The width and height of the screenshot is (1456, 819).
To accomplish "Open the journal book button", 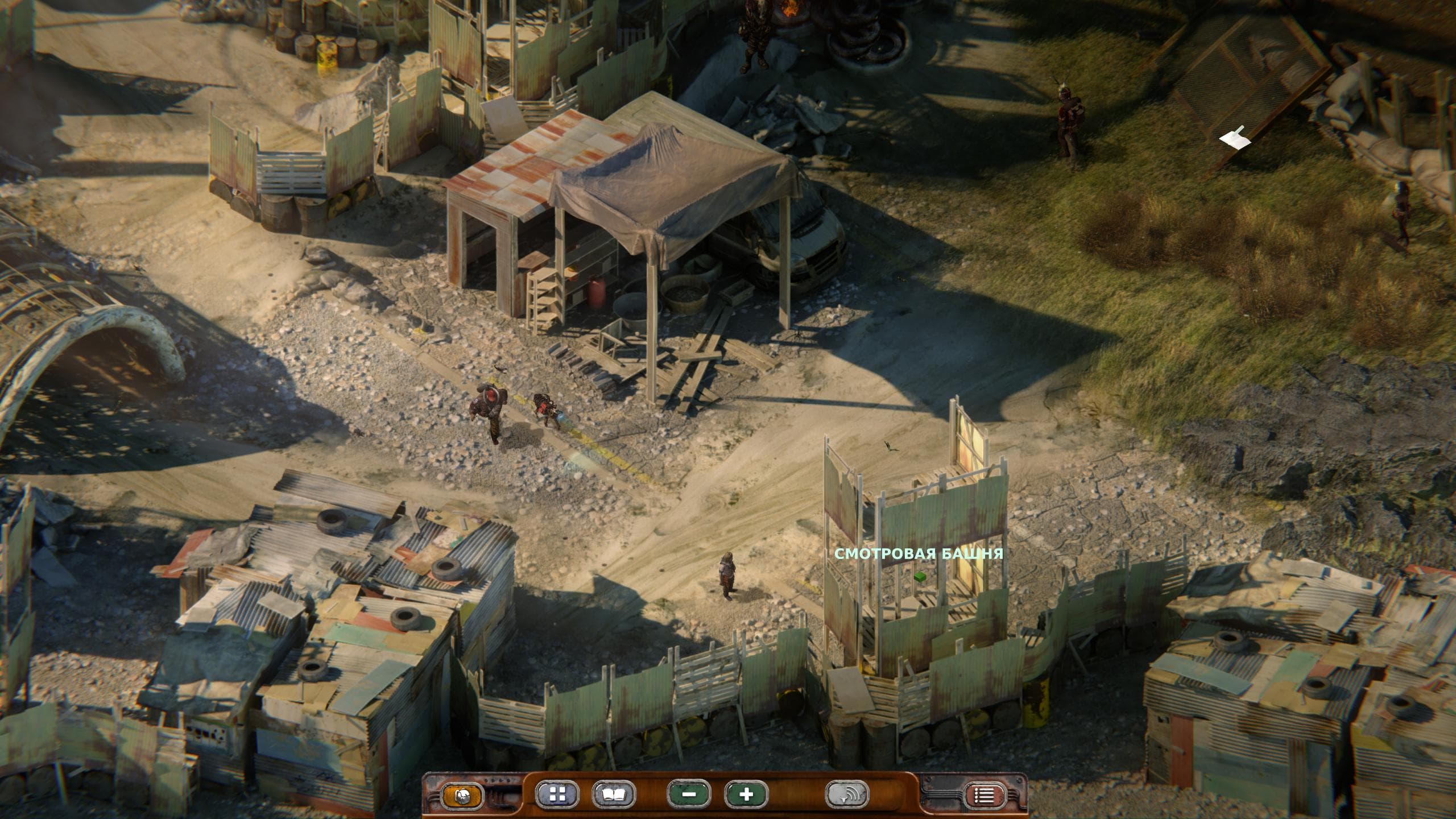I will [614, 795].
